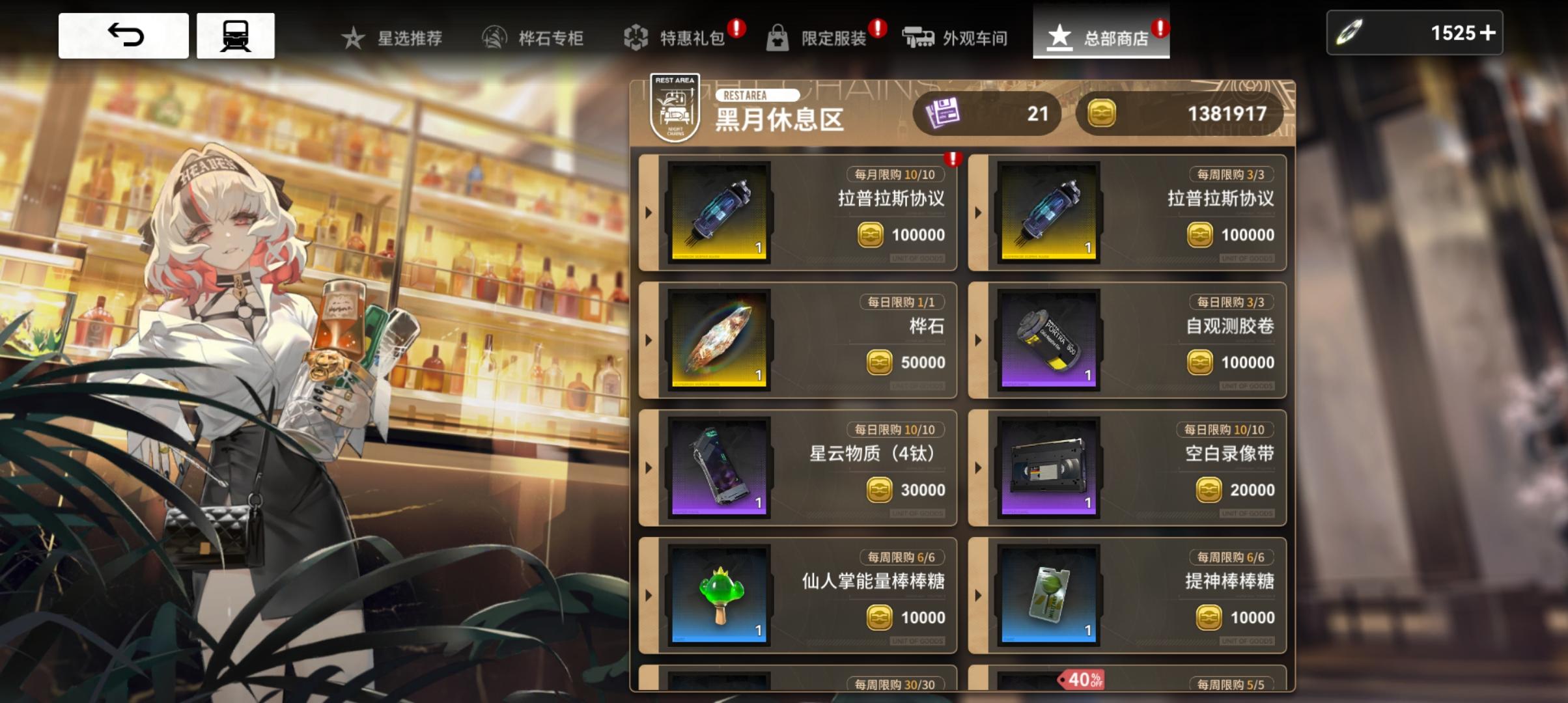The width and height of the screenshot is (1568, 703).
Task: Switch to the 星选推荐 tab
Action: [396, 37]
